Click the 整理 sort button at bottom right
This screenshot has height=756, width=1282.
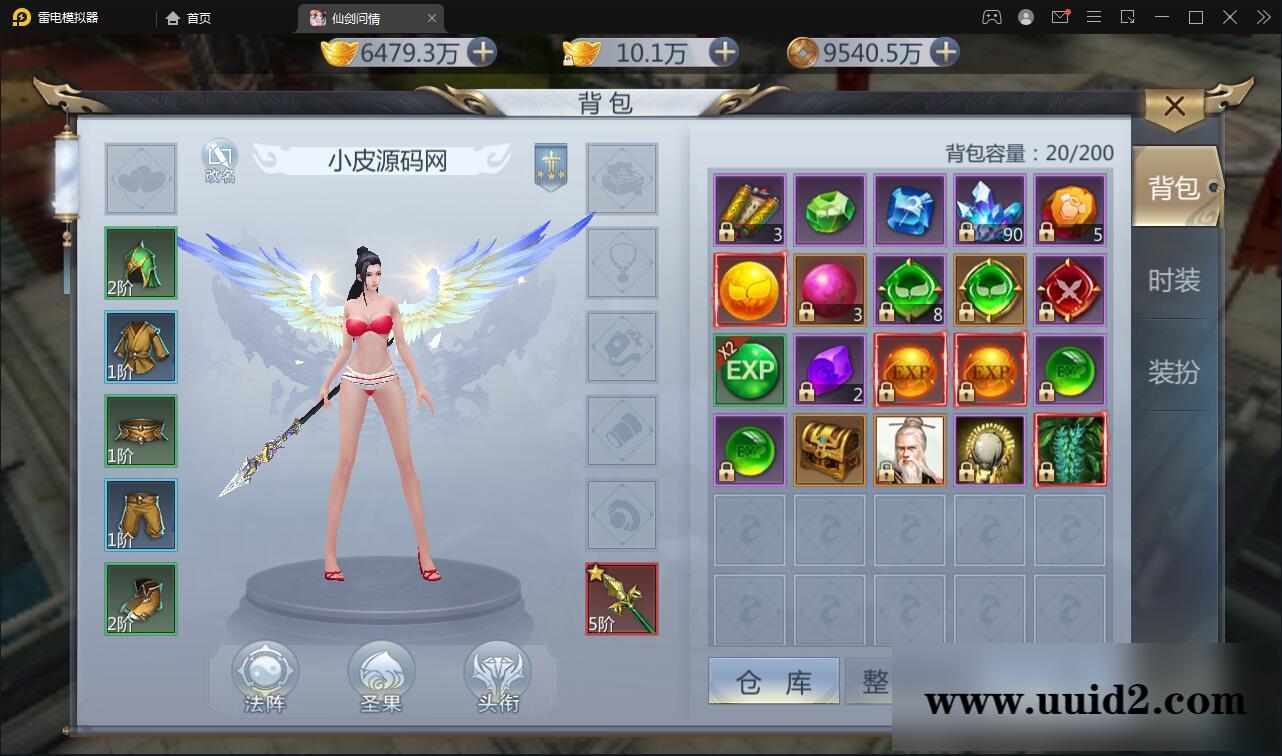point(890,680)
